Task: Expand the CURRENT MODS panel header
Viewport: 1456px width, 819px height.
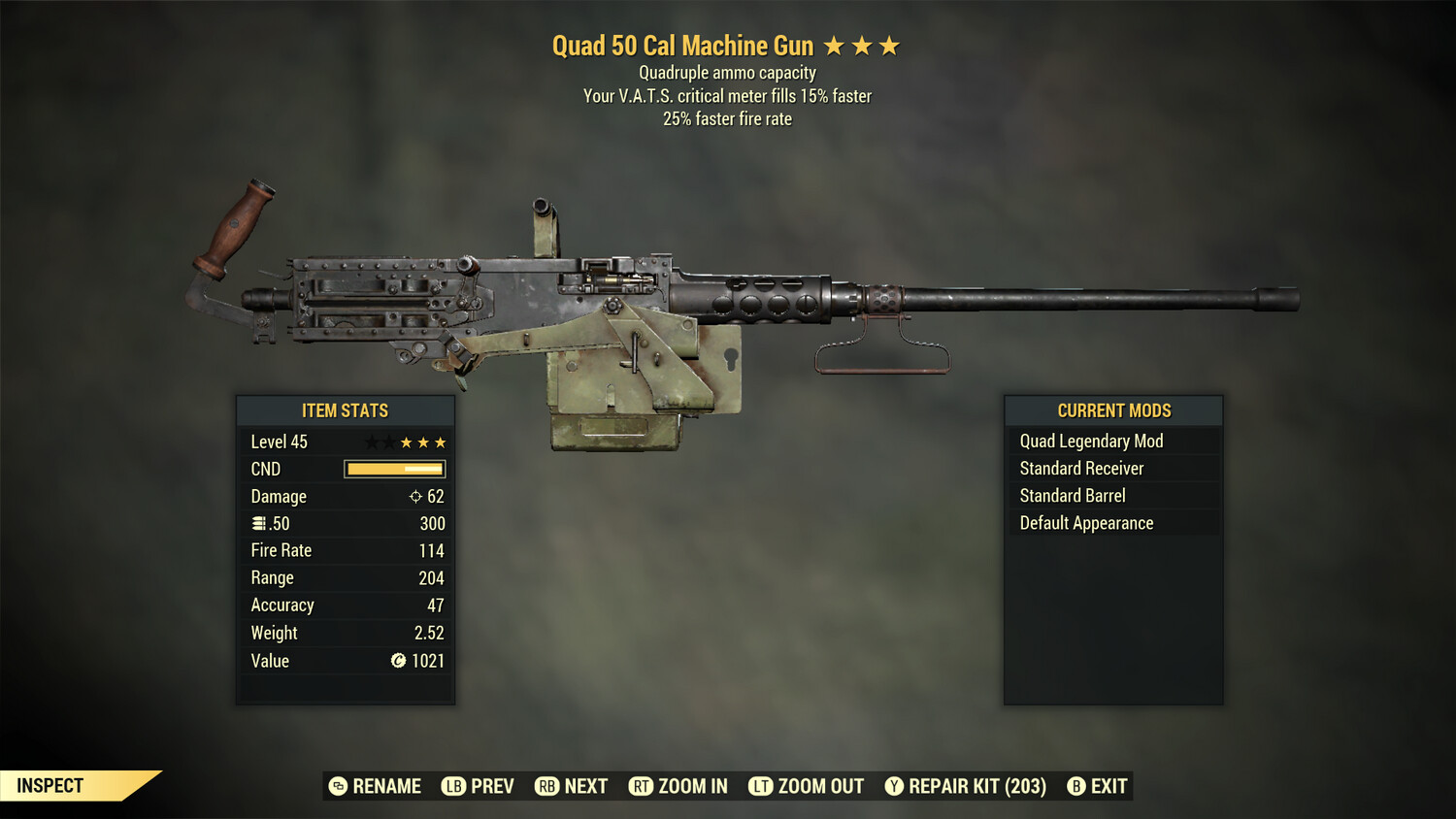Action: [1113, 410]
